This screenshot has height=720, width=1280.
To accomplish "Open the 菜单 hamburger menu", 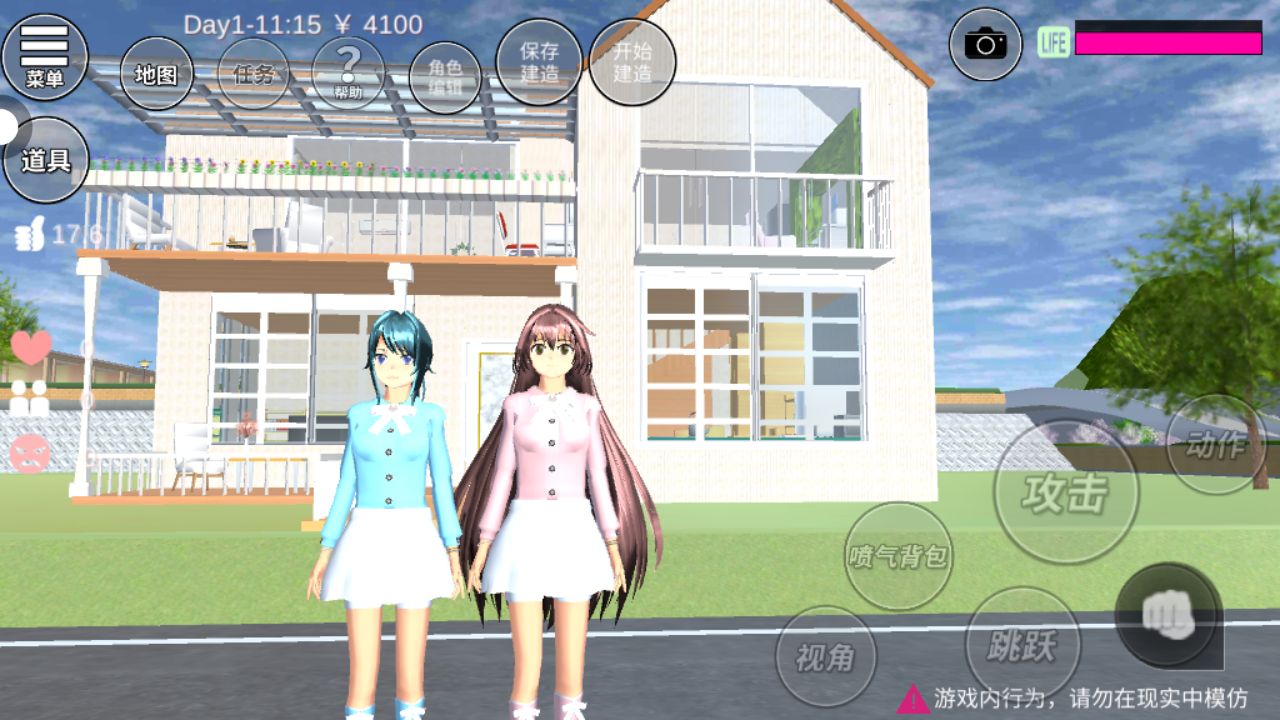I will 44,57.
